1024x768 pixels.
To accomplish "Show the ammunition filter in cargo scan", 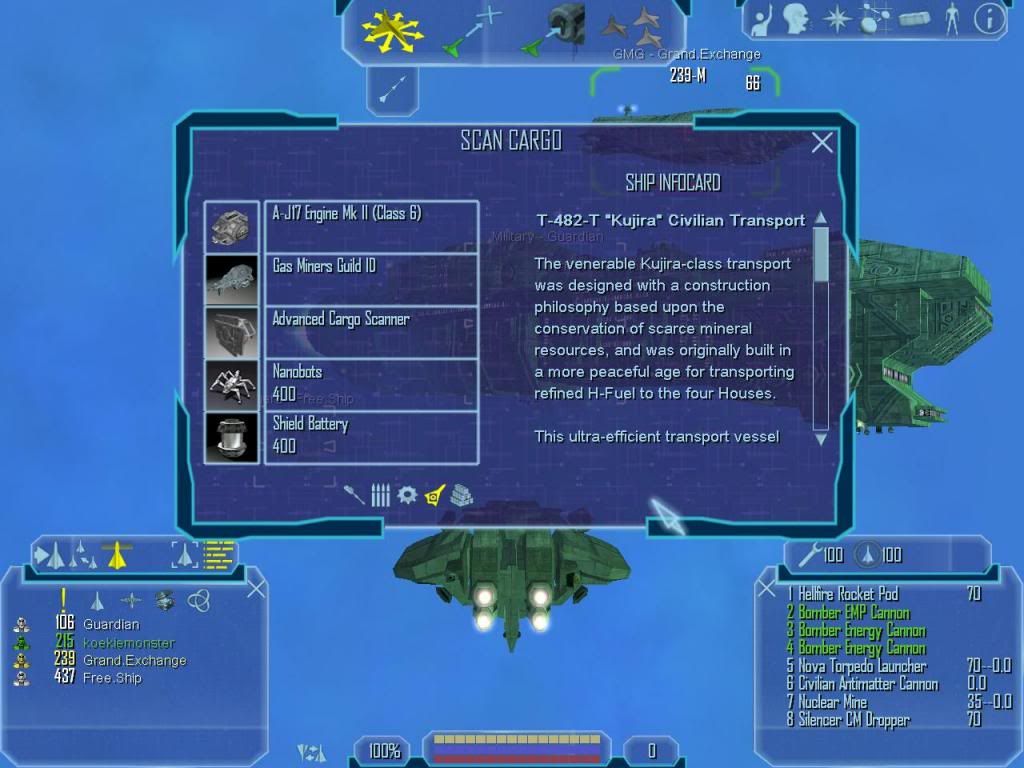I will (381, 495).
